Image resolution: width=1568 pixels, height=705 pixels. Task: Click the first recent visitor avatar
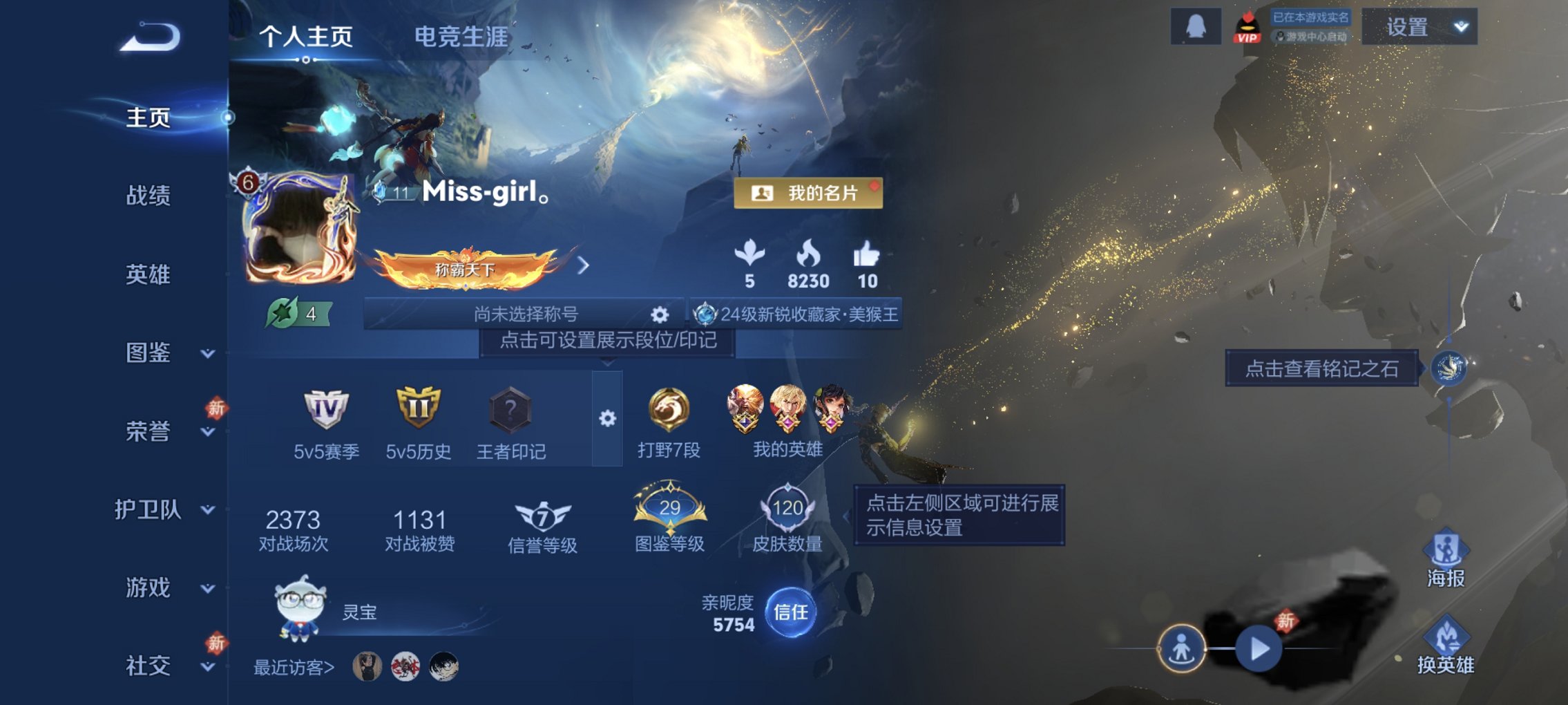tap(367, 666)
